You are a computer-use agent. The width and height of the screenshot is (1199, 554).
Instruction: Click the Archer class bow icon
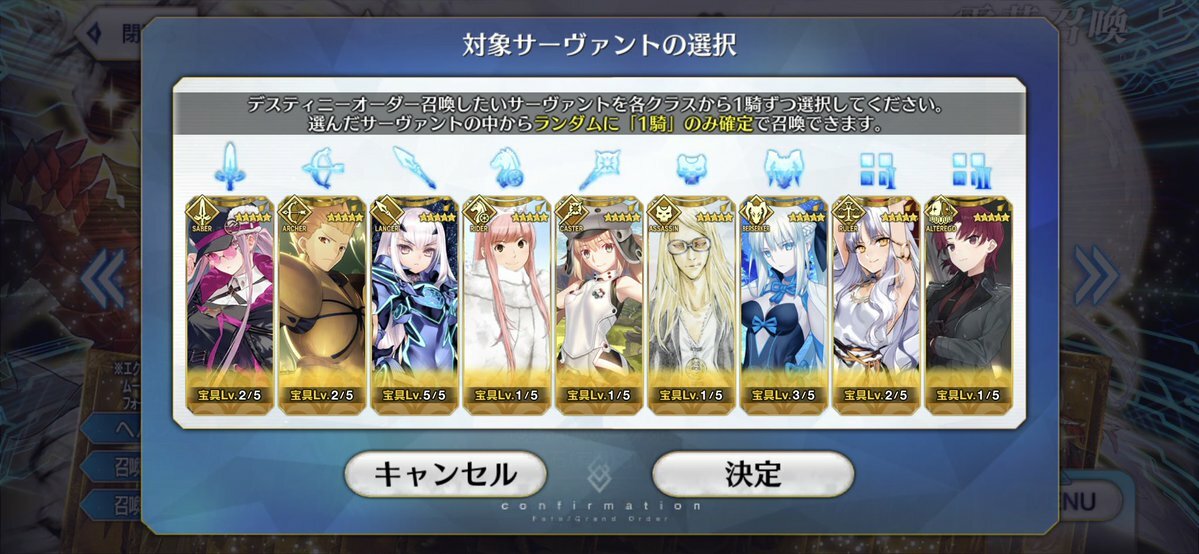tap(321, 166)
